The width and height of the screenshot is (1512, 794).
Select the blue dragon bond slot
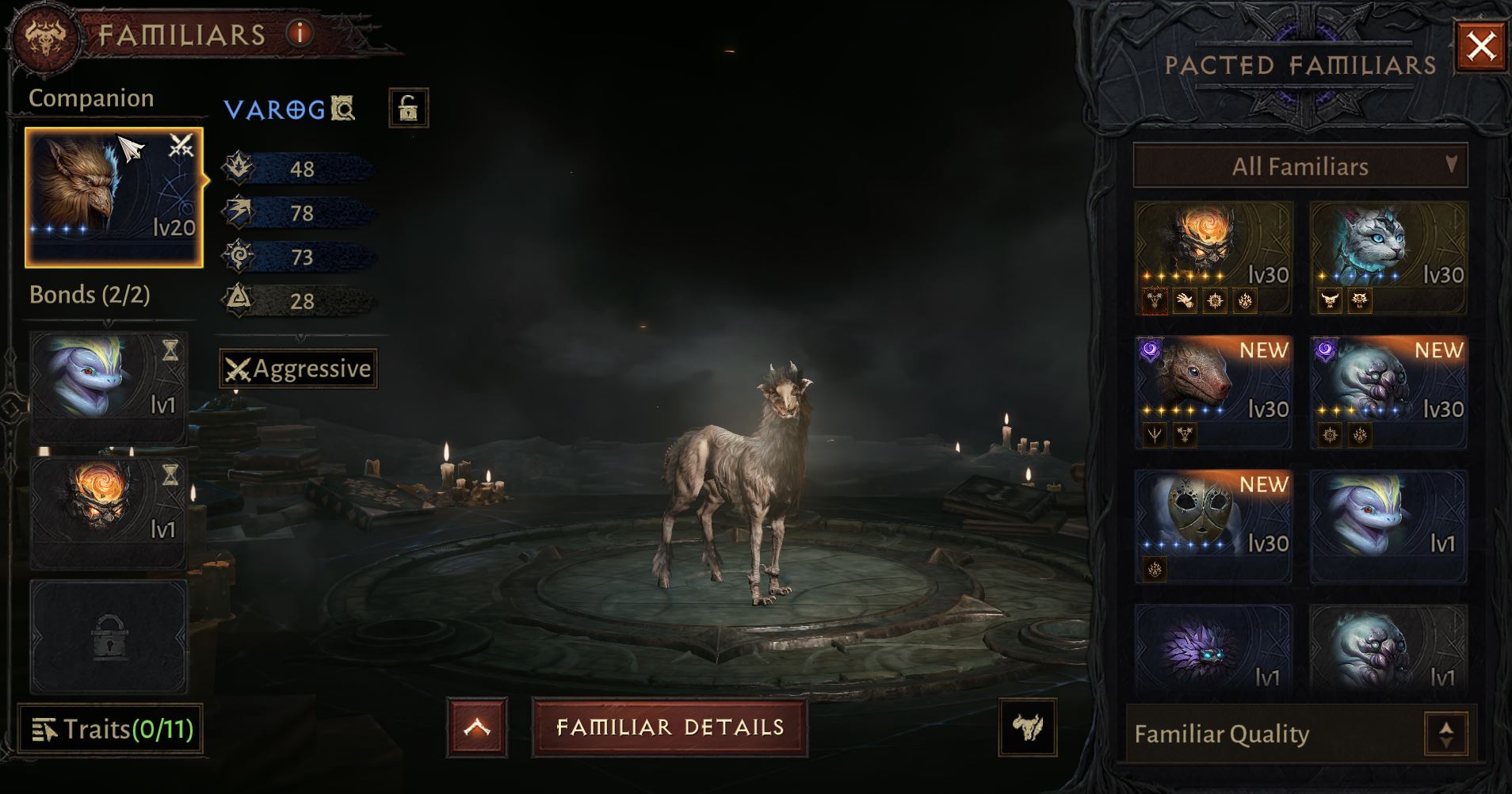coord(109,387)
